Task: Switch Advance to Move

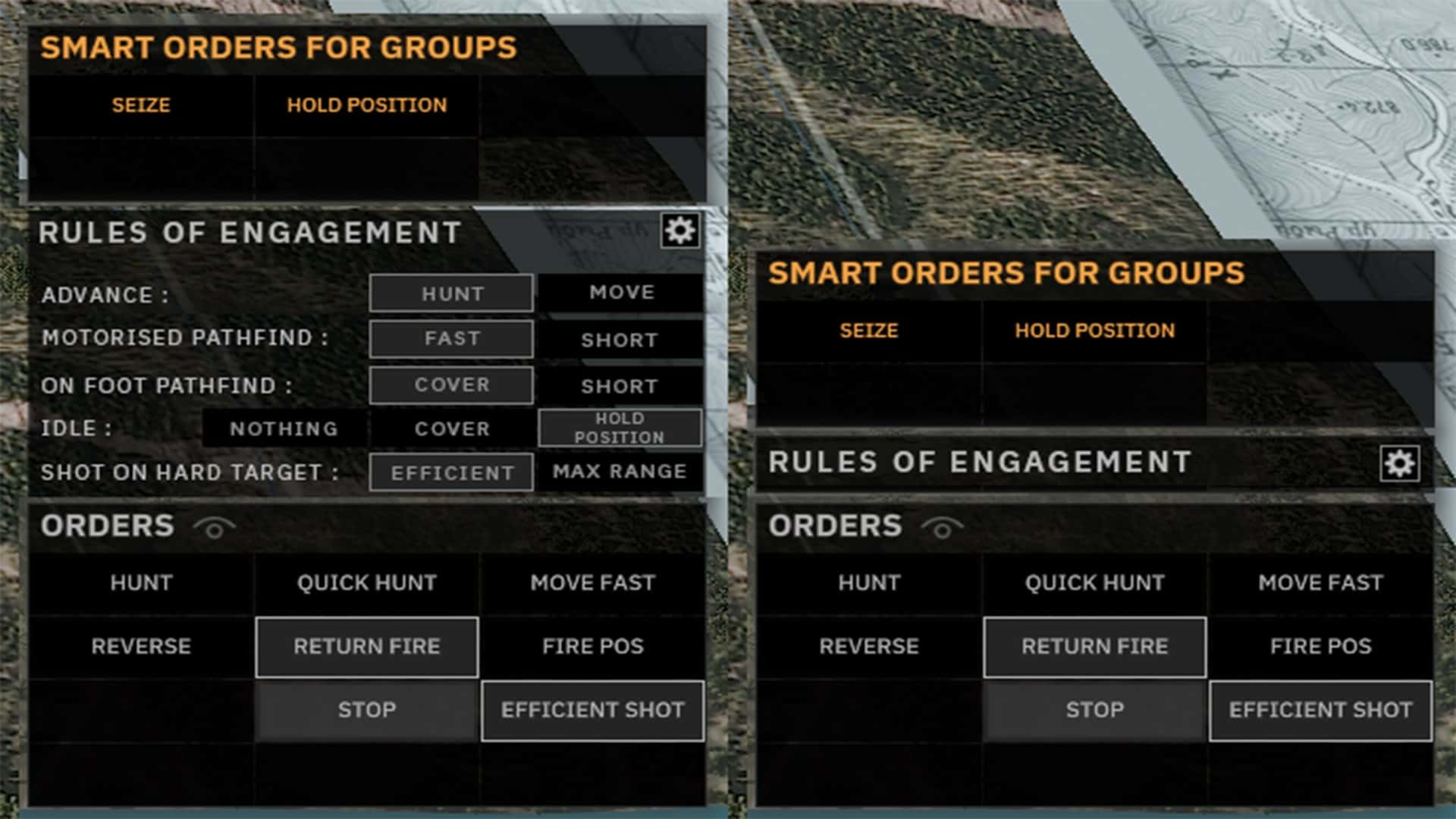Action: point(620,291)
